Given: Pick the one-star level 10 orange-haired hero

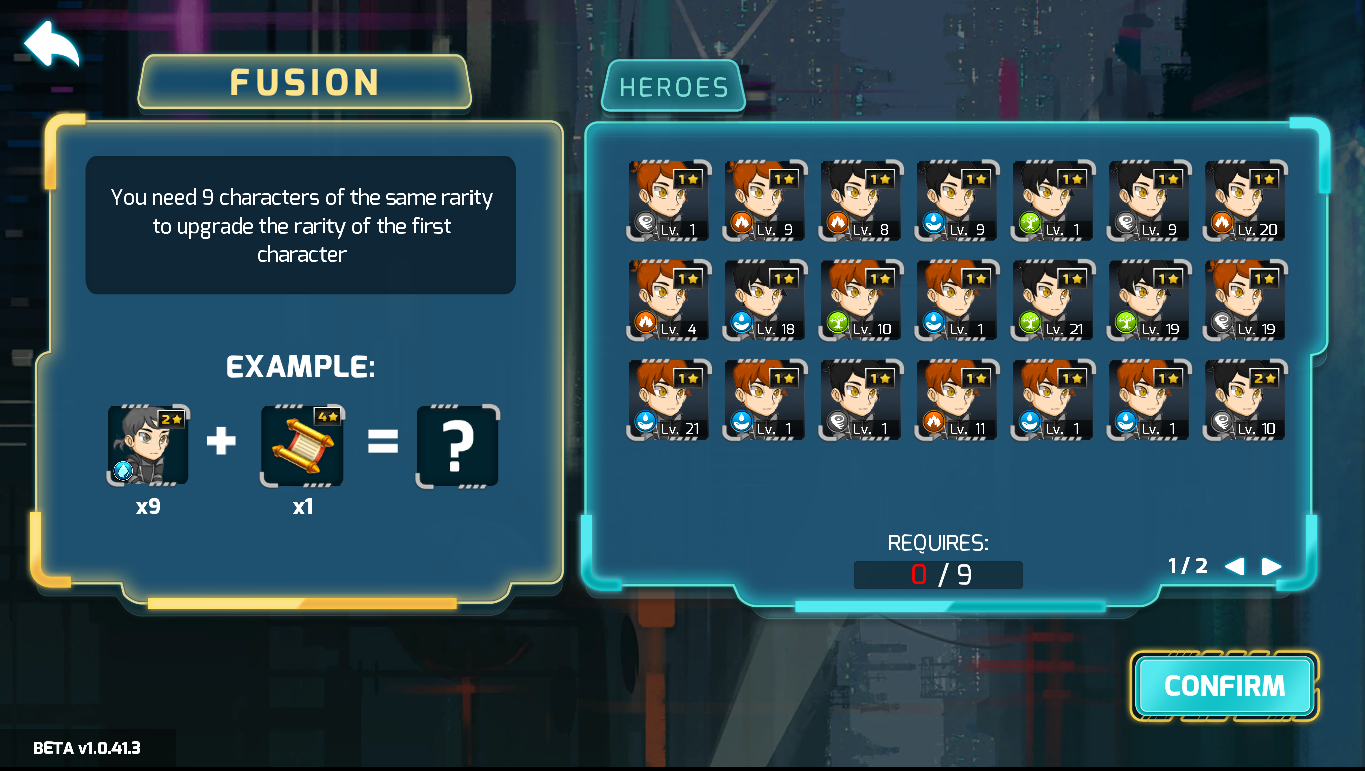Looking at the screenshot, I should tap(861, 300).
